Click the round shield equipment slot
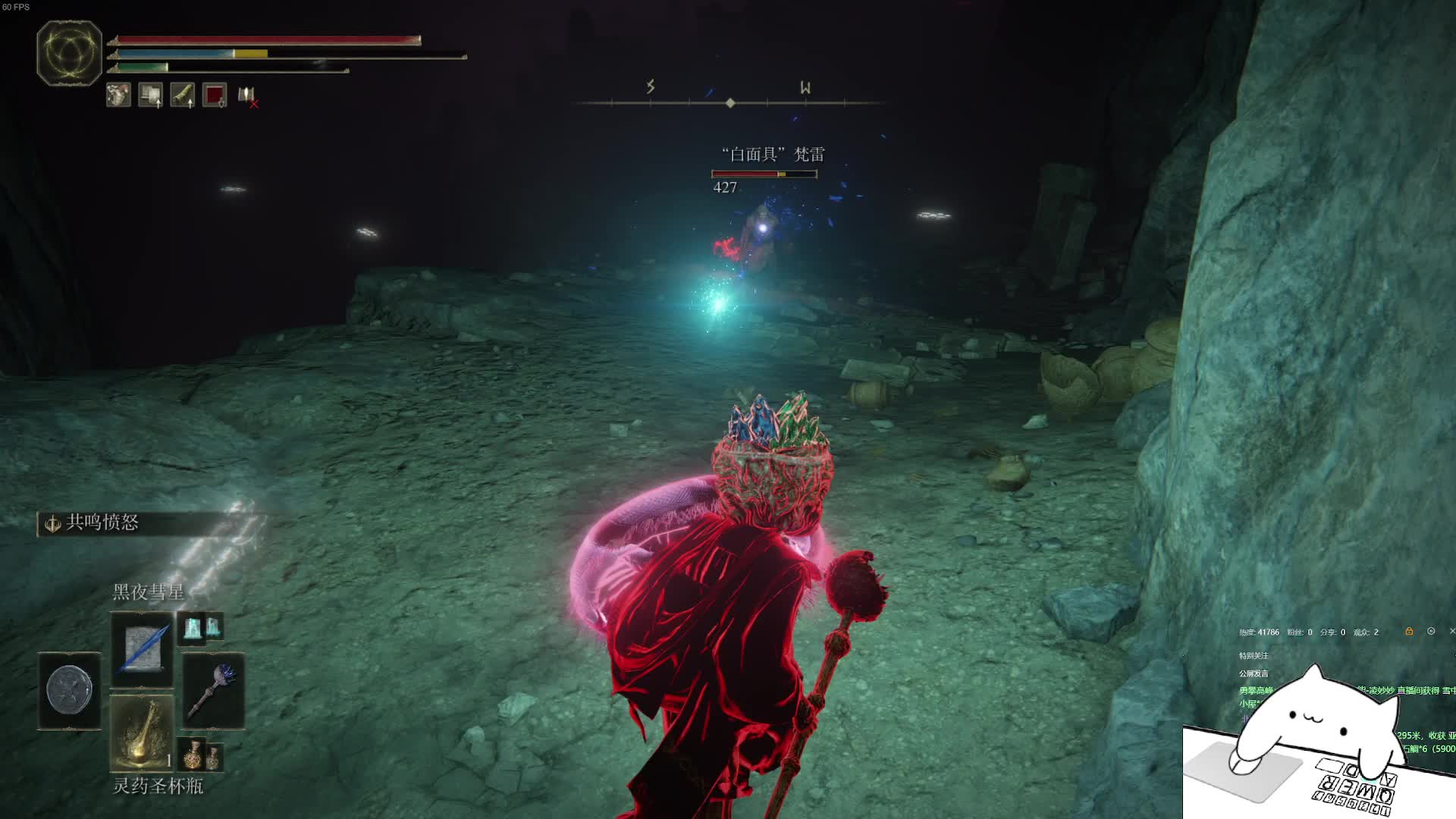 pos(70,691)
